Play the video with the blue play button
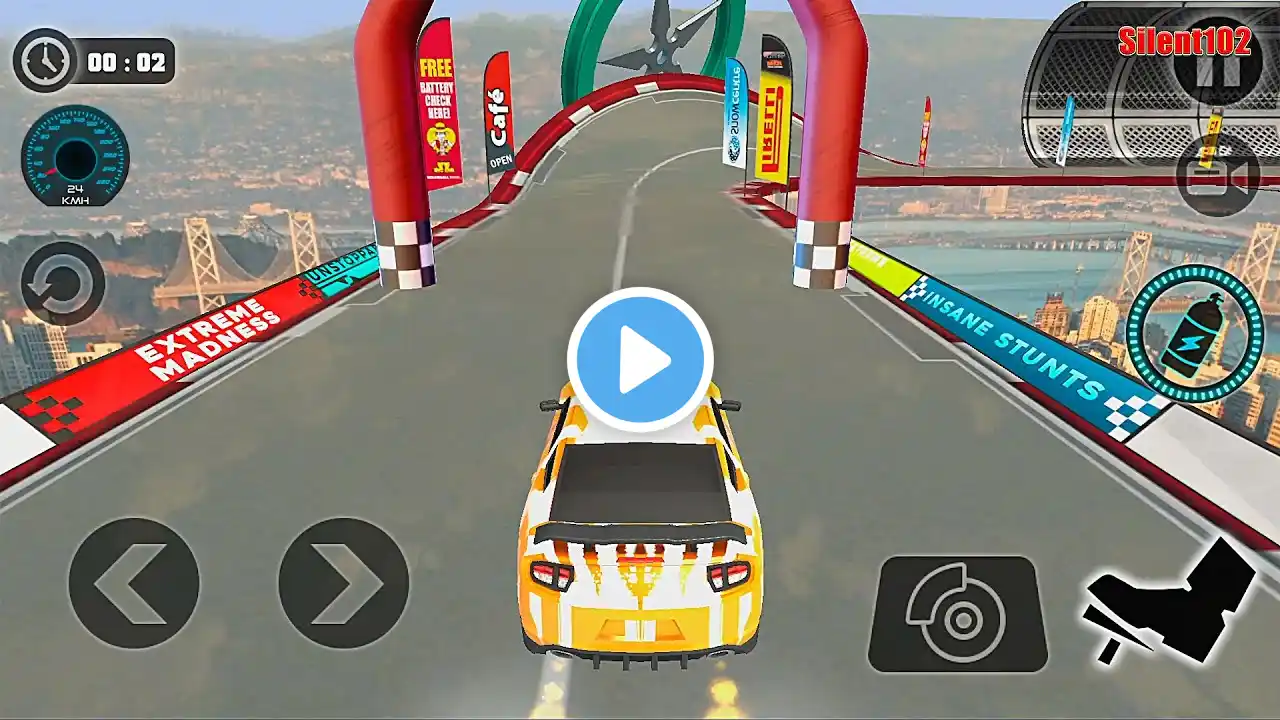 pyautogui.click(x=640, y=359)
